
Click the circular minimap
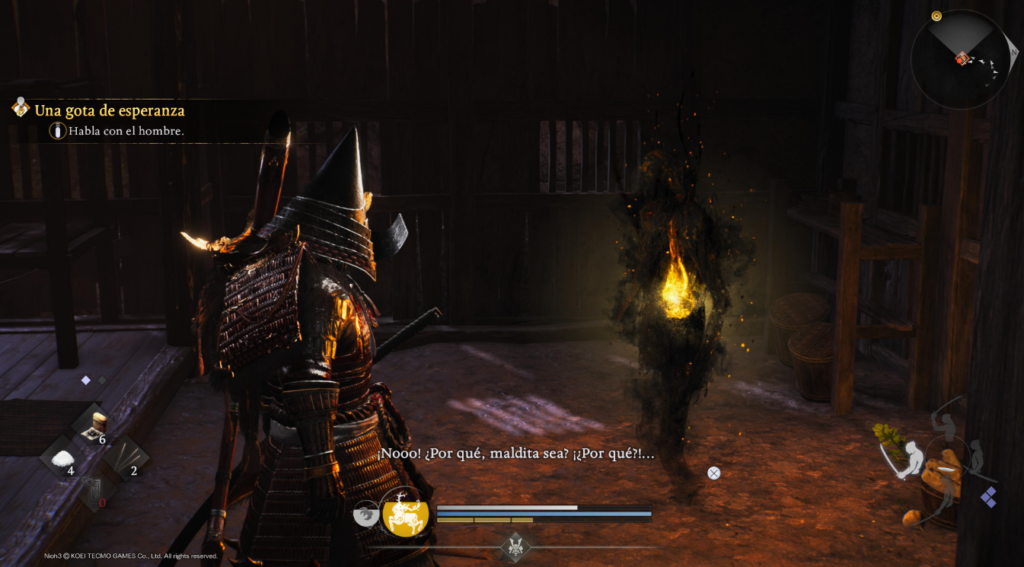pos(959,57)
